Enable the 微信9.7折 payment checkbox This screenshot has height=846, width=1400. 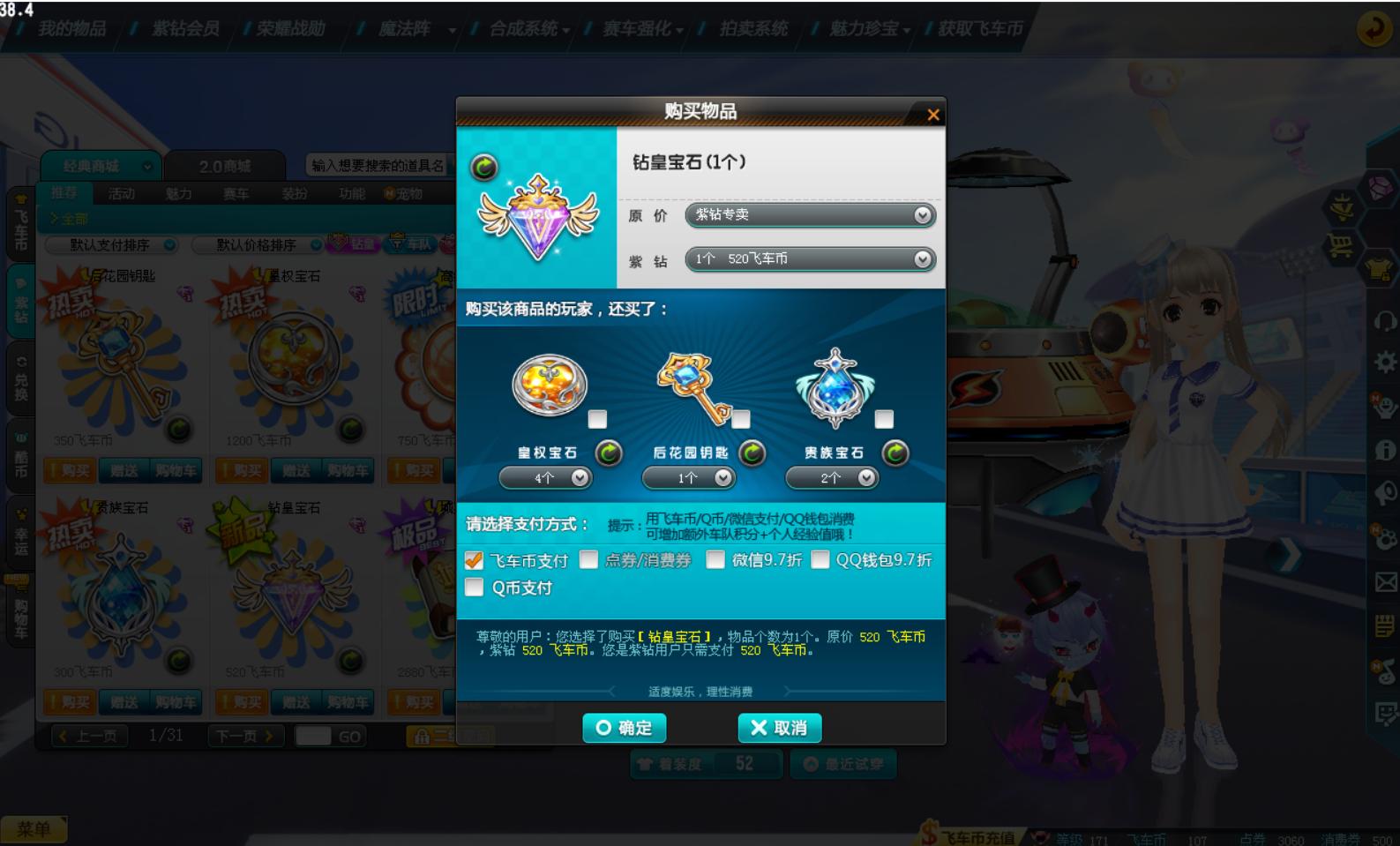pyautogui.click(x=715, y=558)
